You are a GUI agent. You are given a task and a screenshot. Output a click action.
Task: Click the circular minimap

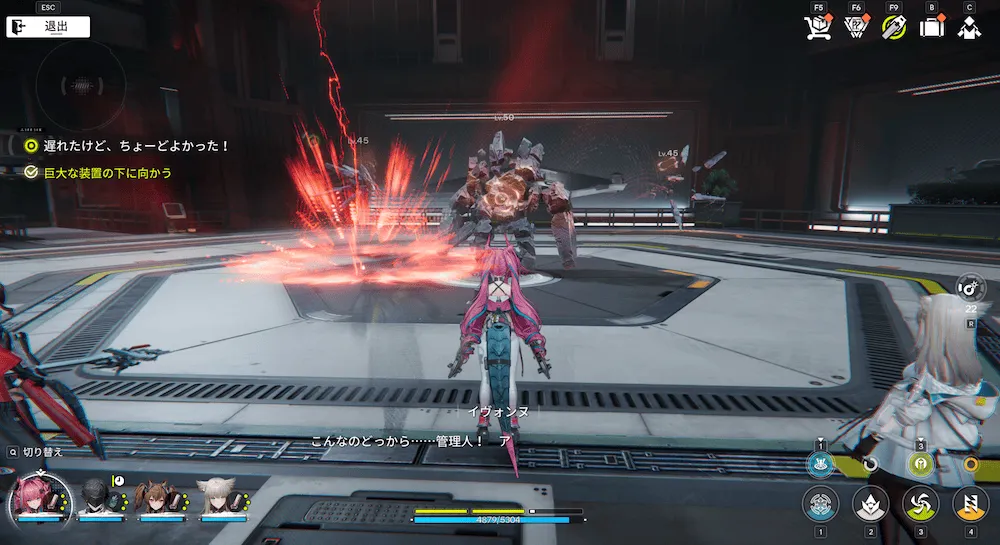pos(80,84)
